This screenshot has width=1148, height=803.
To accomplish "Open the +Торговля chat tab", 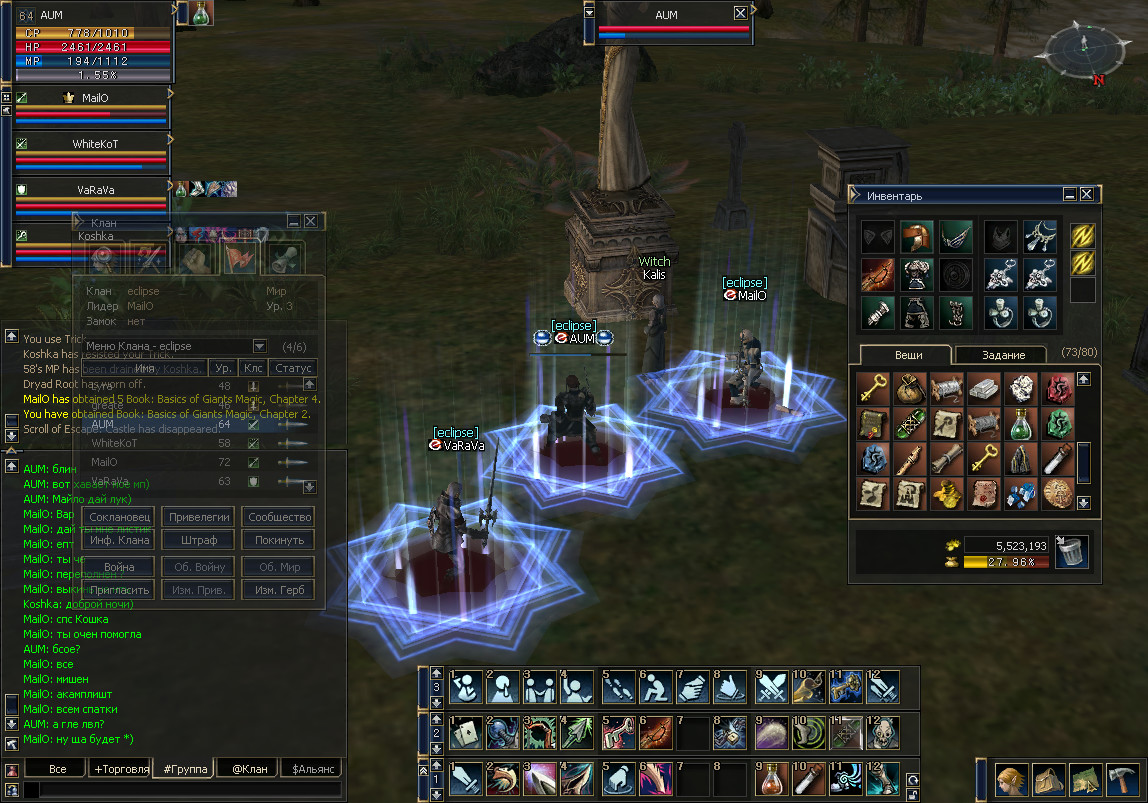I will (121, 769).
